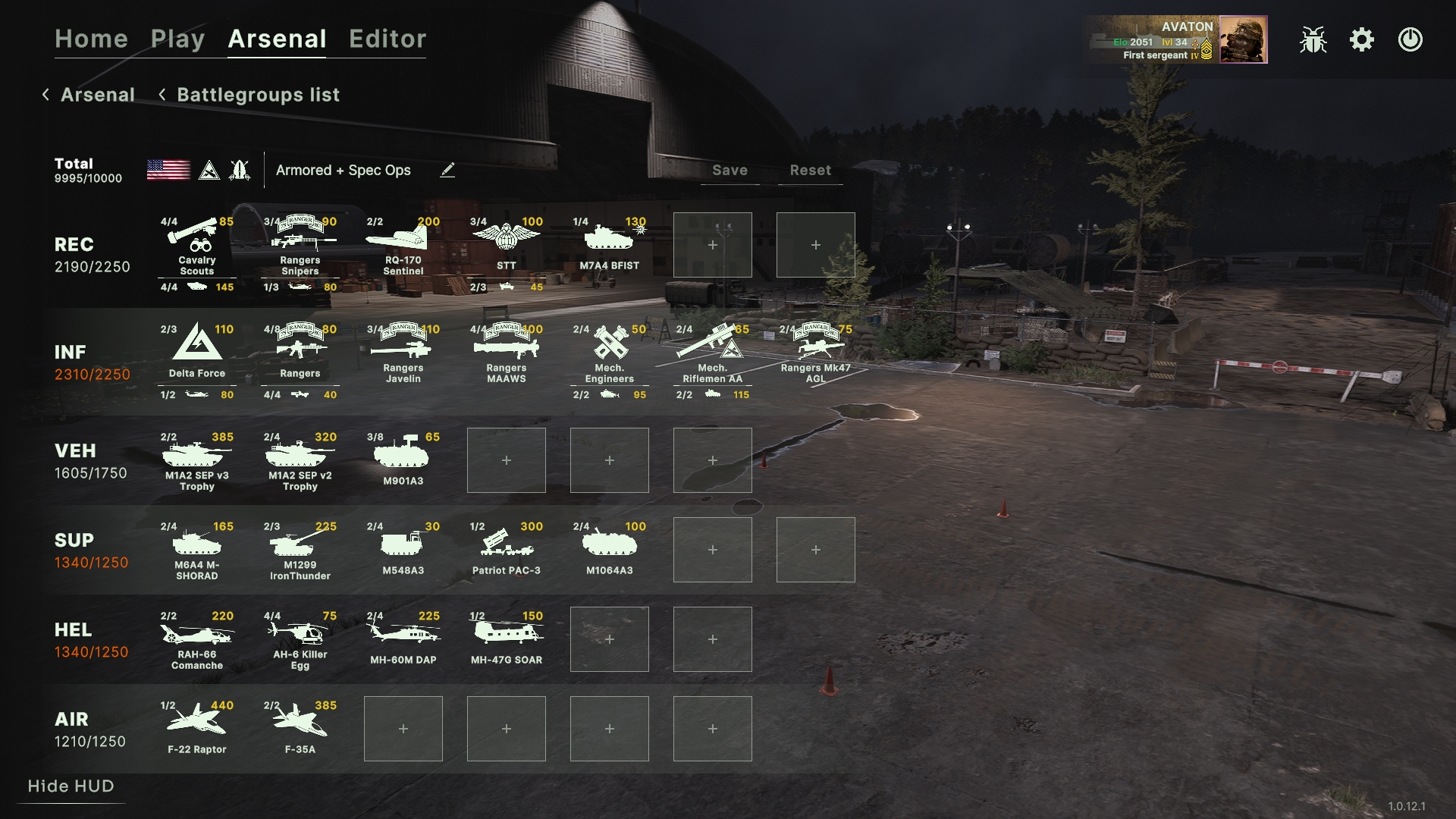Click the power quit icon
Viewport: 1456px width, 819px height.
(x=1410, y=39)
